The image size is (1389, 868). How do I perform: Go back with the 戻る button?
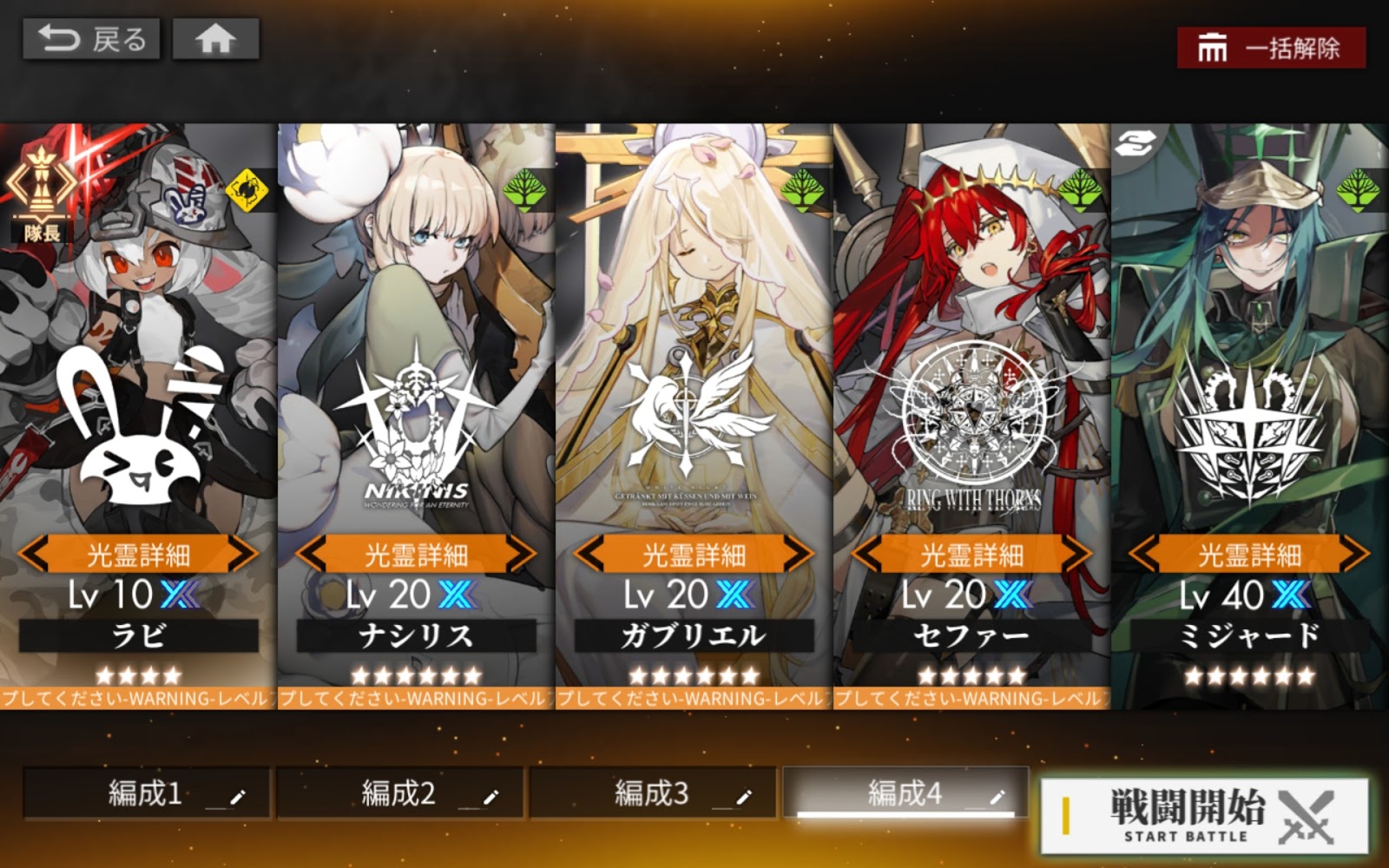click(x=91, y=40)
